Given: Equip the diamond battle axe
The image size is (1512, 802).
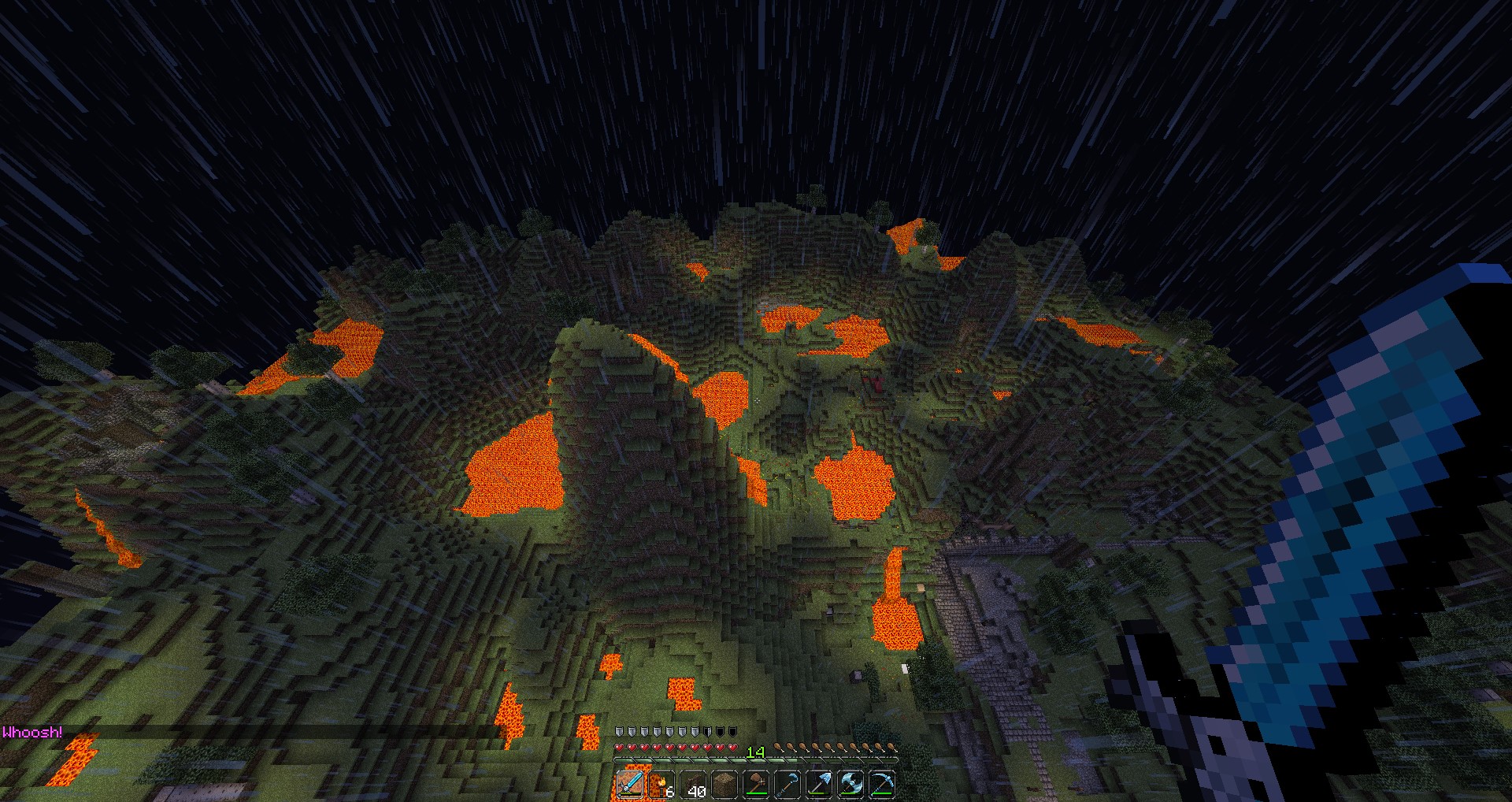Looking at the screenshot, I should (x=850, y=785).
